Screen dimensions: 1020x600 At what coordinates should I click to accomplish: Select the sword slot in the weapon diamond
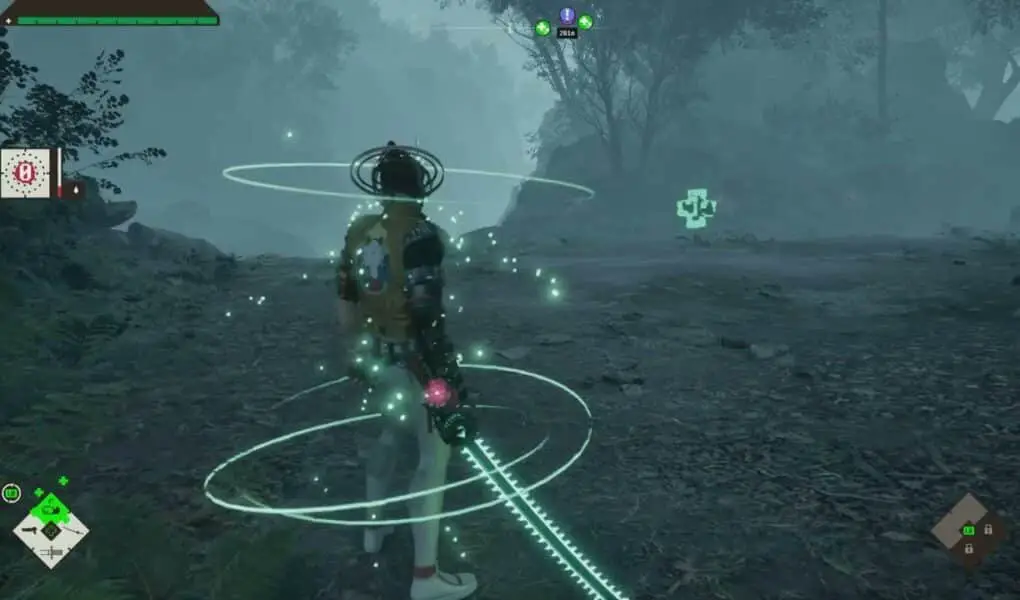(52, 552)
